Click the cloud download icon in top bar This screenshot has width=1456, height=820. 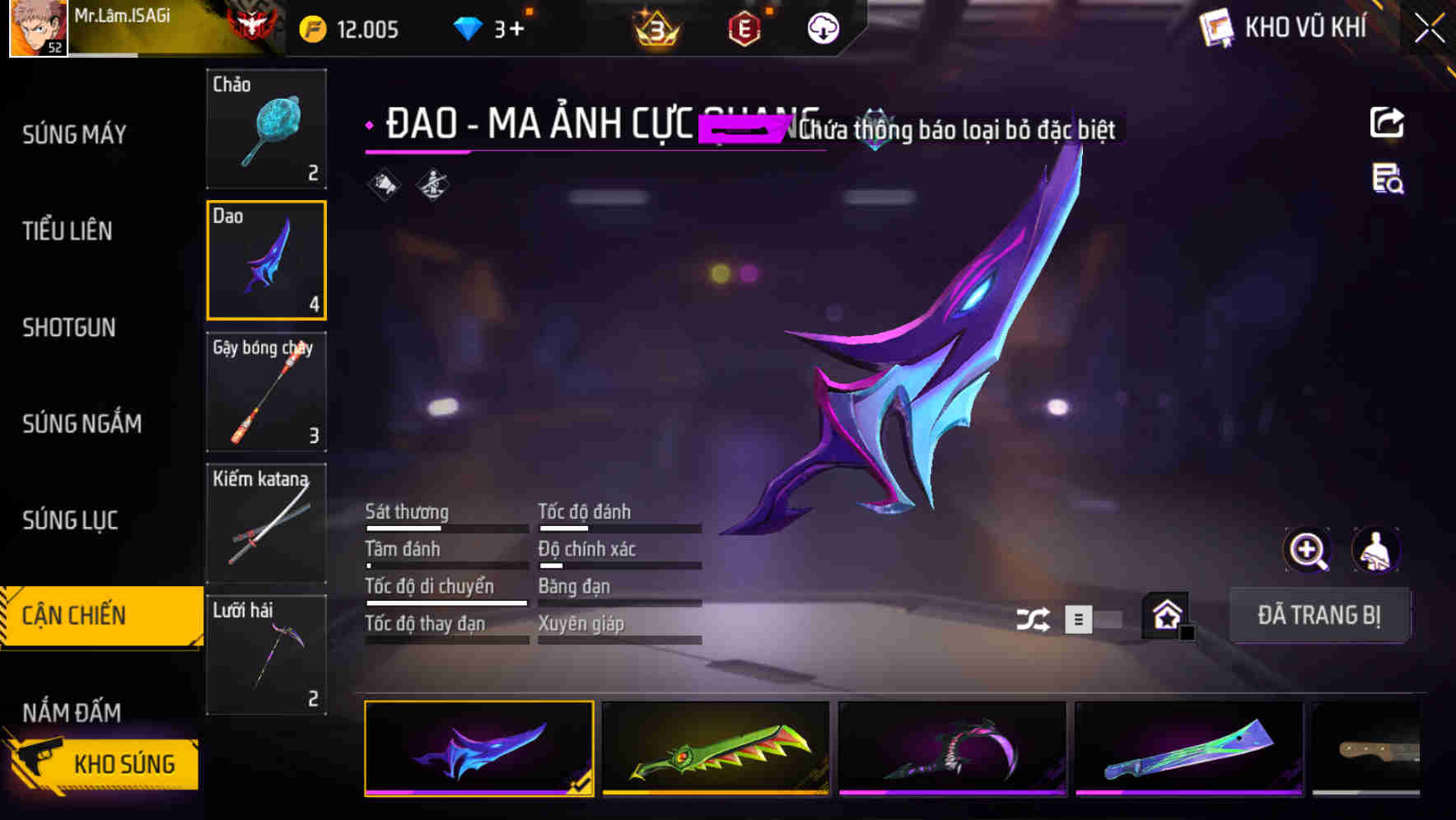point(823,29)
